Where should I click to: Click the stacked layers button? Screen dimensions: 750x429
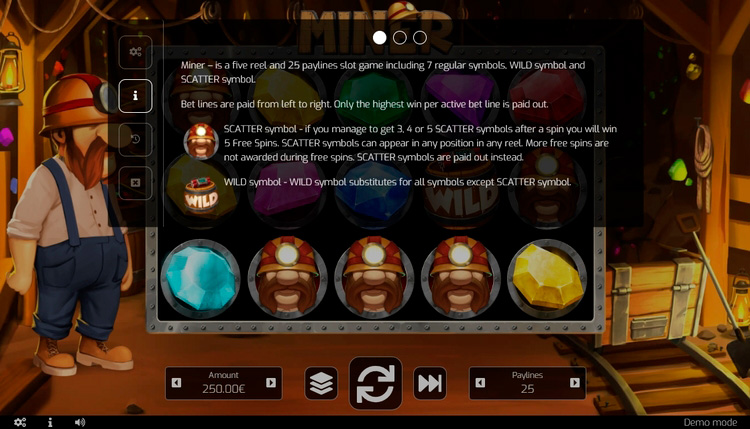coord(321,384)
